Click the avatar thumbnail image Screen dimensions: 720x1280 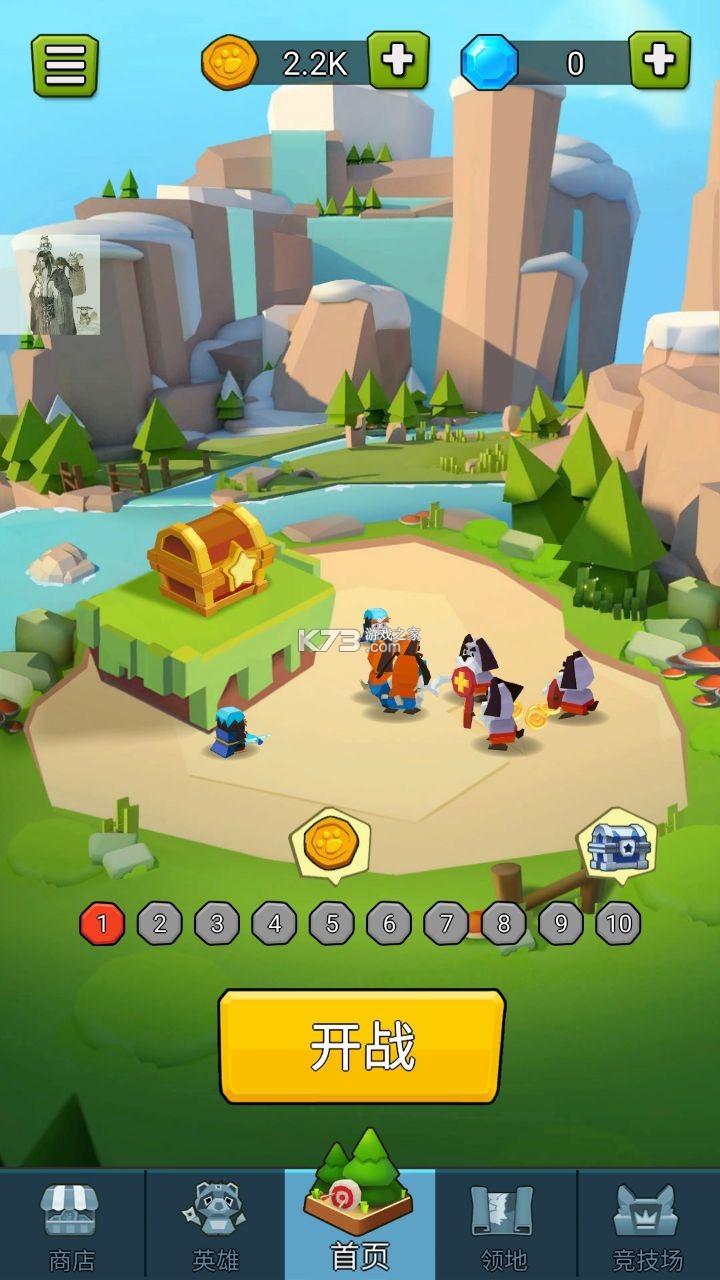[x=57, y=285]
